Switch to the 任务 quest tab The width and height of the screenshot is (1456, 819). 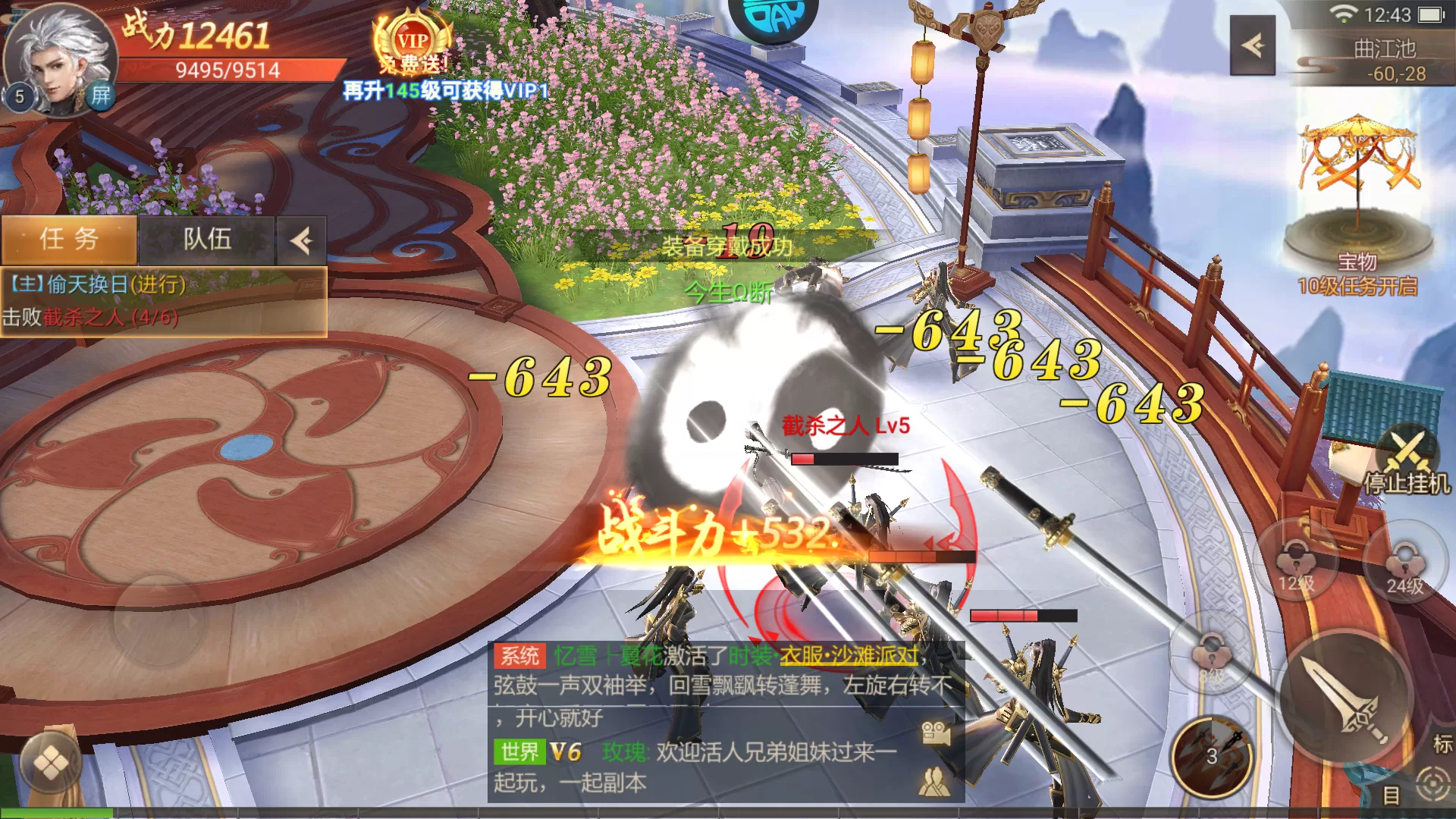[69, 240]
